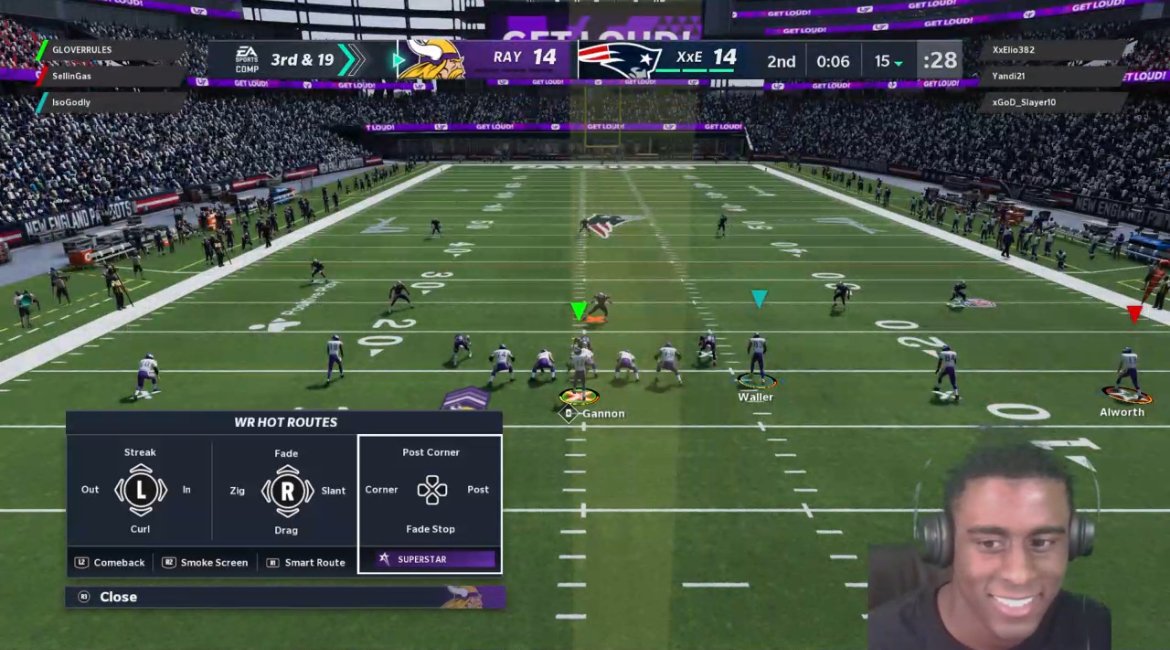Image resolution: width=1170 pixels, height=650 pixels.
Task: Select the Slant hot route
Action: 333,491
